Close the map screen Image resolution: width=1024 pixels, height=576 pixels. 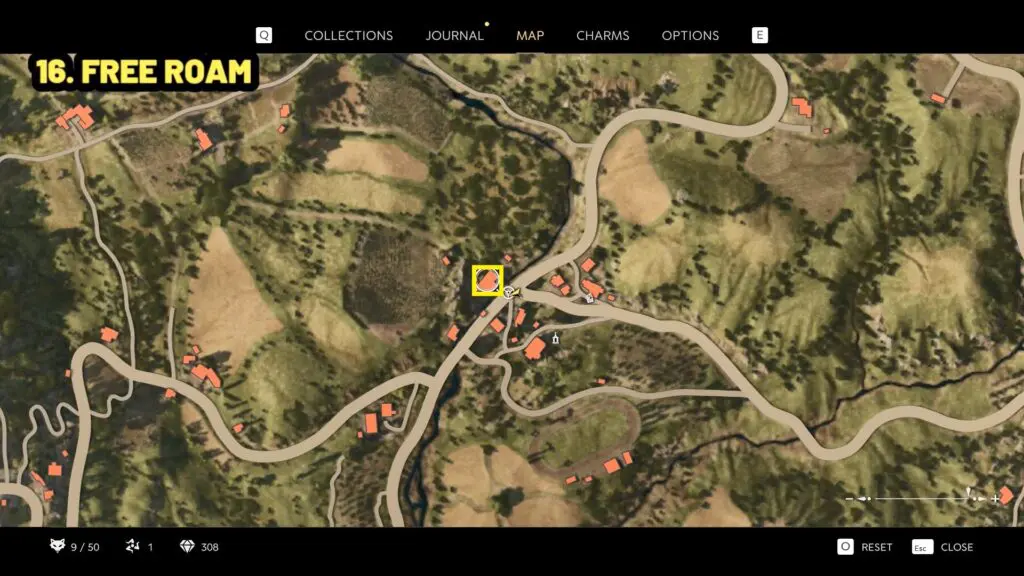tap(945, 547)
